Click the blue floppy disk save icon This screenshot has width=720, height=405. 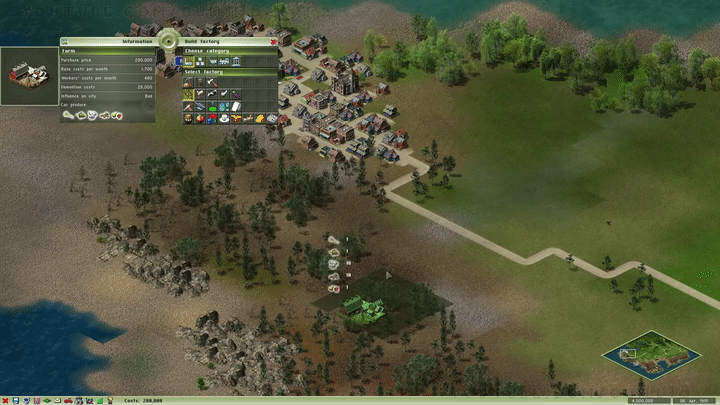coord(16,400)
